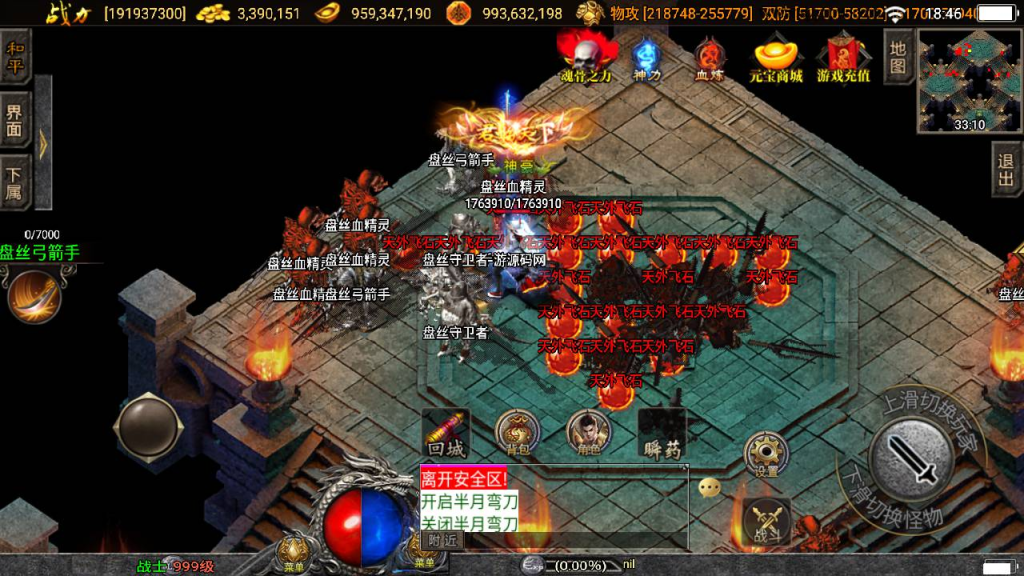Image resolution: width=1024 pixels, height=576 pixels.
Task: Switch chat to the 附近 nearby tab
Action: [x=442, y=540]
